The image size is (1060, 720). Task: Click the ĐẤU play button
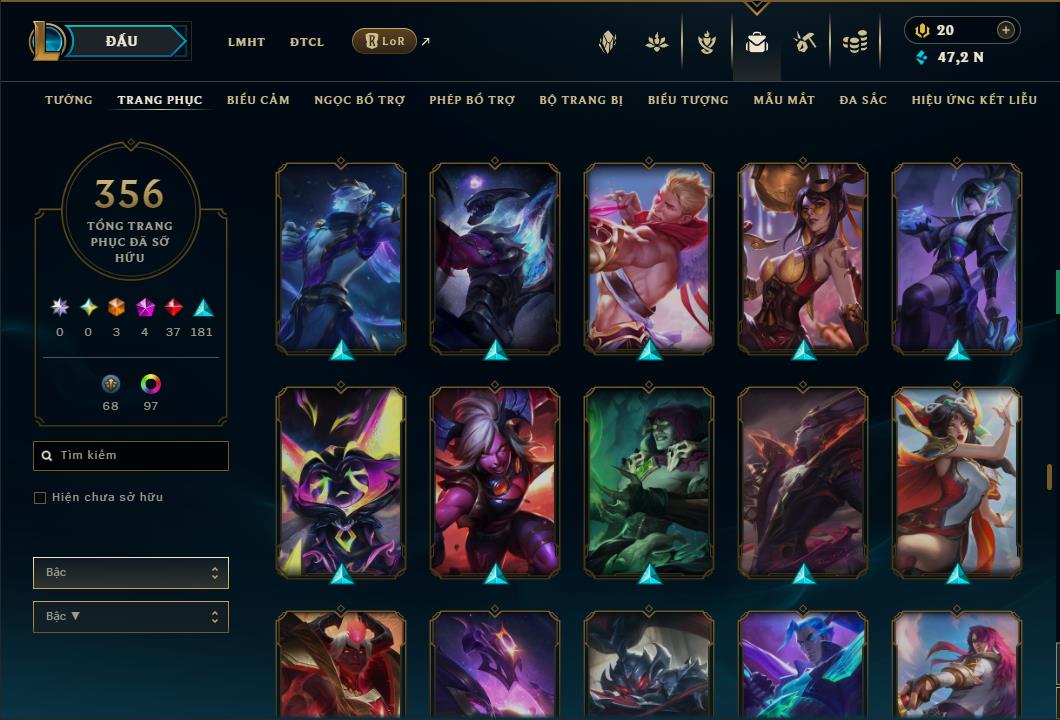coord(122,41)
